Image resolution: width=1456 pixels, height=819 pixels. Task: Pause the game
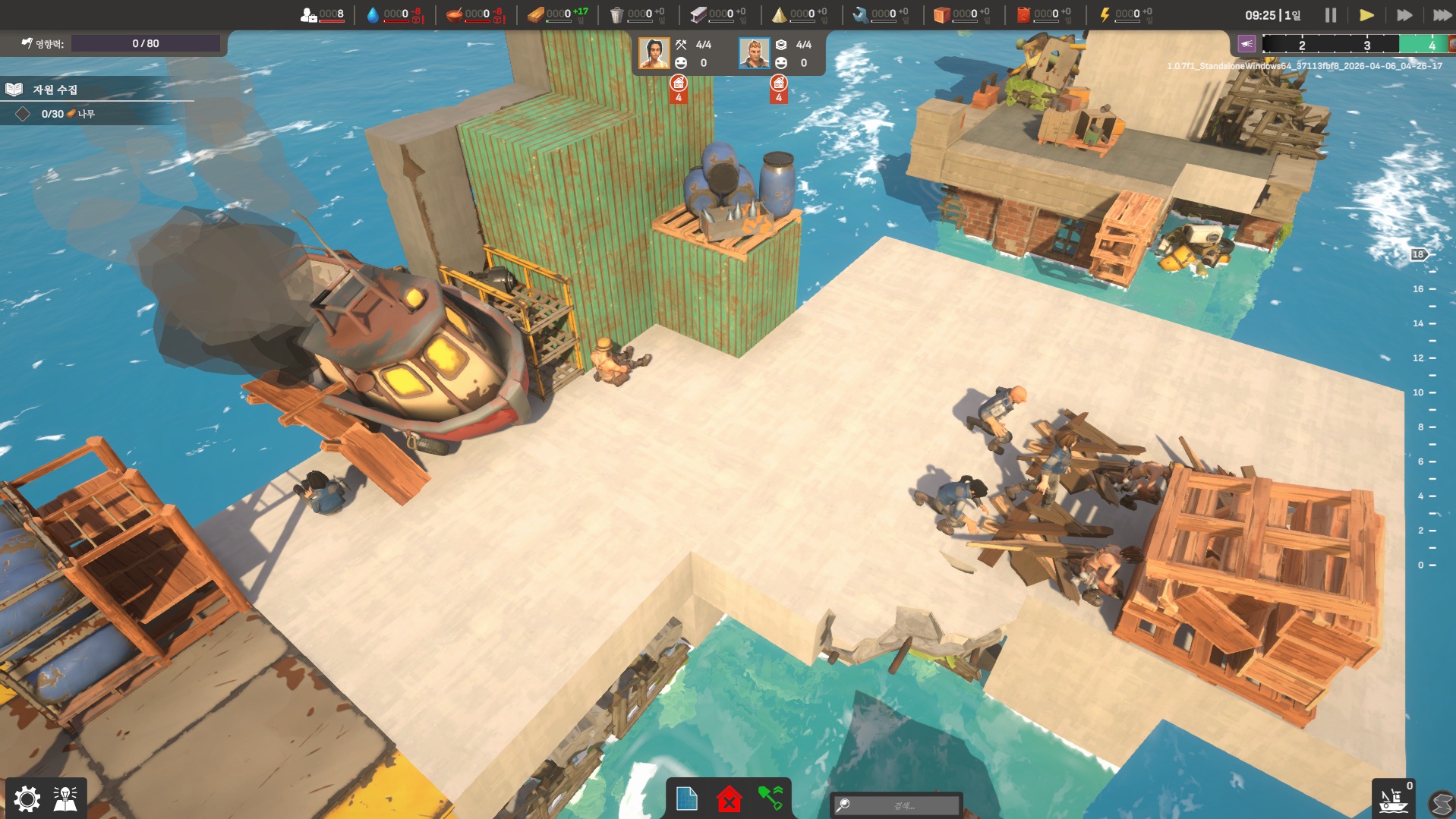pyautogui.click(x=1330, y=15)
